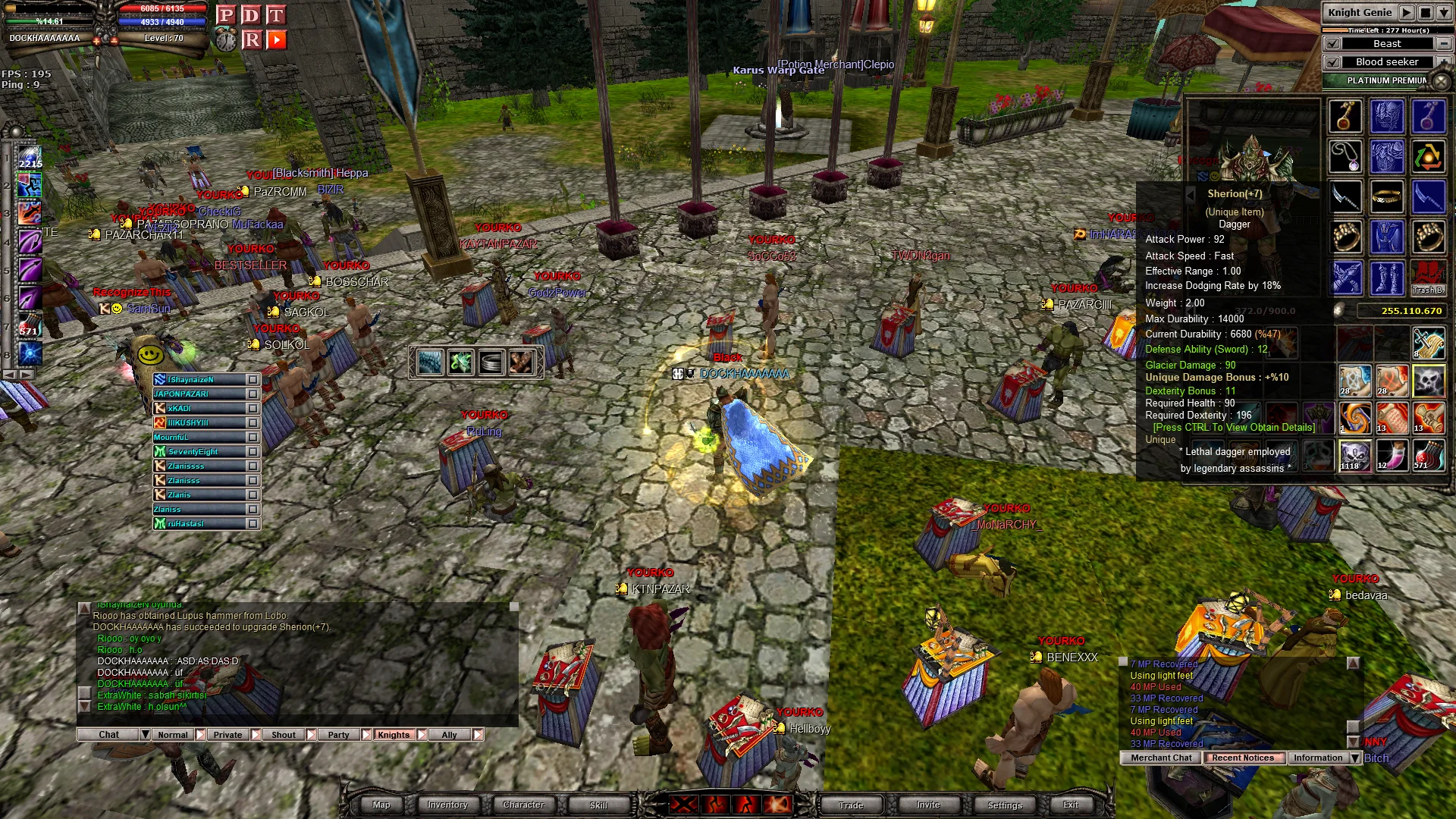Open the Settings menu
Screen dimensions: 1456x819
[1005, 805]
